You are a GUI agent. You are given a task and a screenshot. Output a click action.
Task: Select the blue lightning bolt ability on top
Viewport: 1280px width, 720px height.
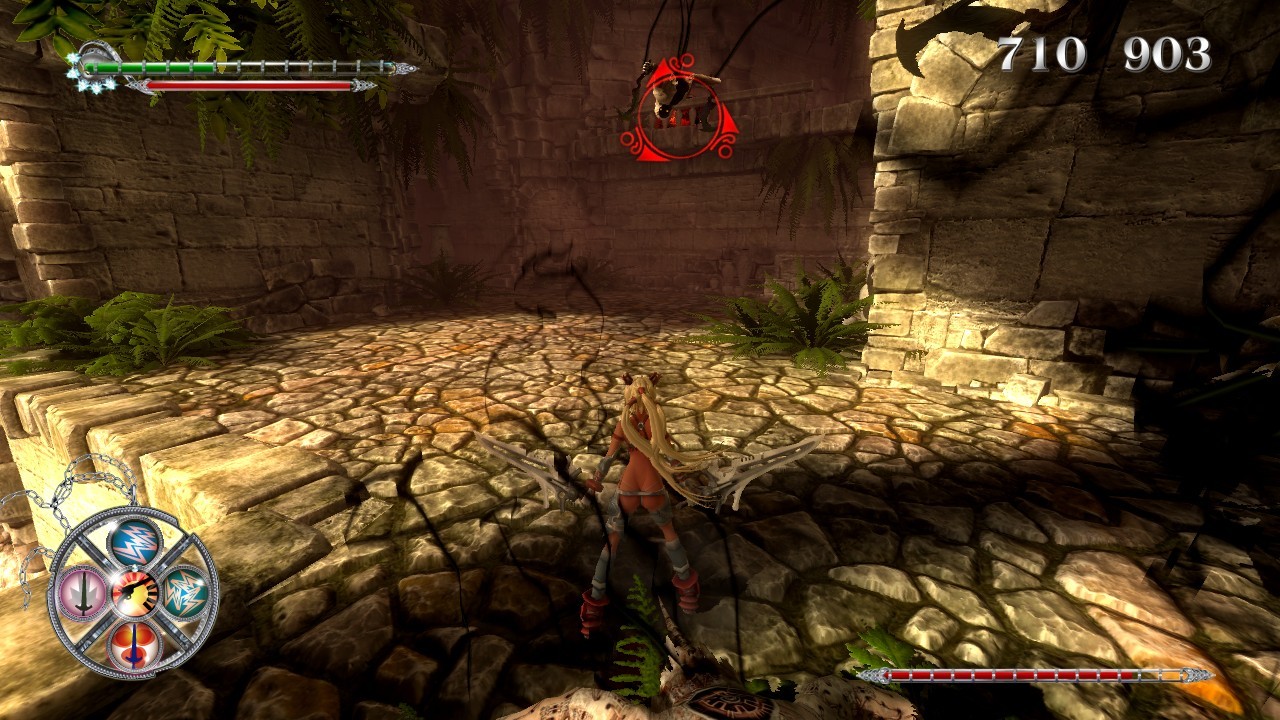(135, 541)
